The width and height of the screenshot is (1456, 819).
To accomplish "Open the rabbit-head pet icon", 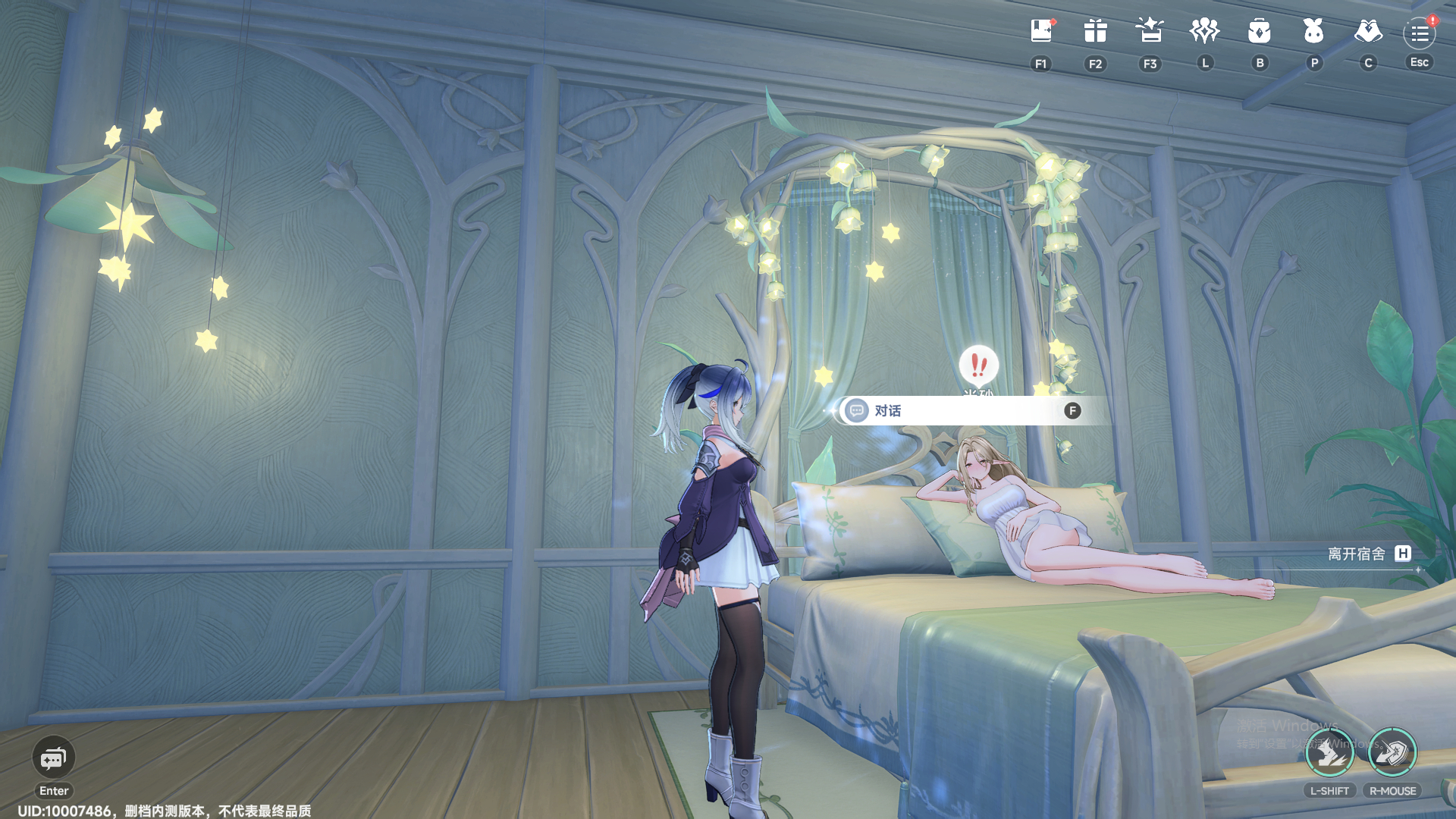I will [x=1313, y=31].
